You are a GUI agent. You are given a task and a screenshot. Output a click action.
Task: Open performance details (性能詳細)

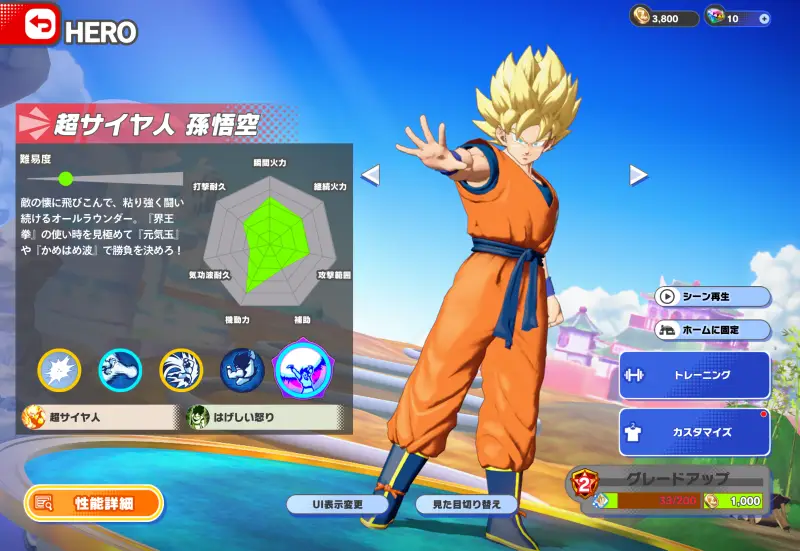click(x=93, y=504)
